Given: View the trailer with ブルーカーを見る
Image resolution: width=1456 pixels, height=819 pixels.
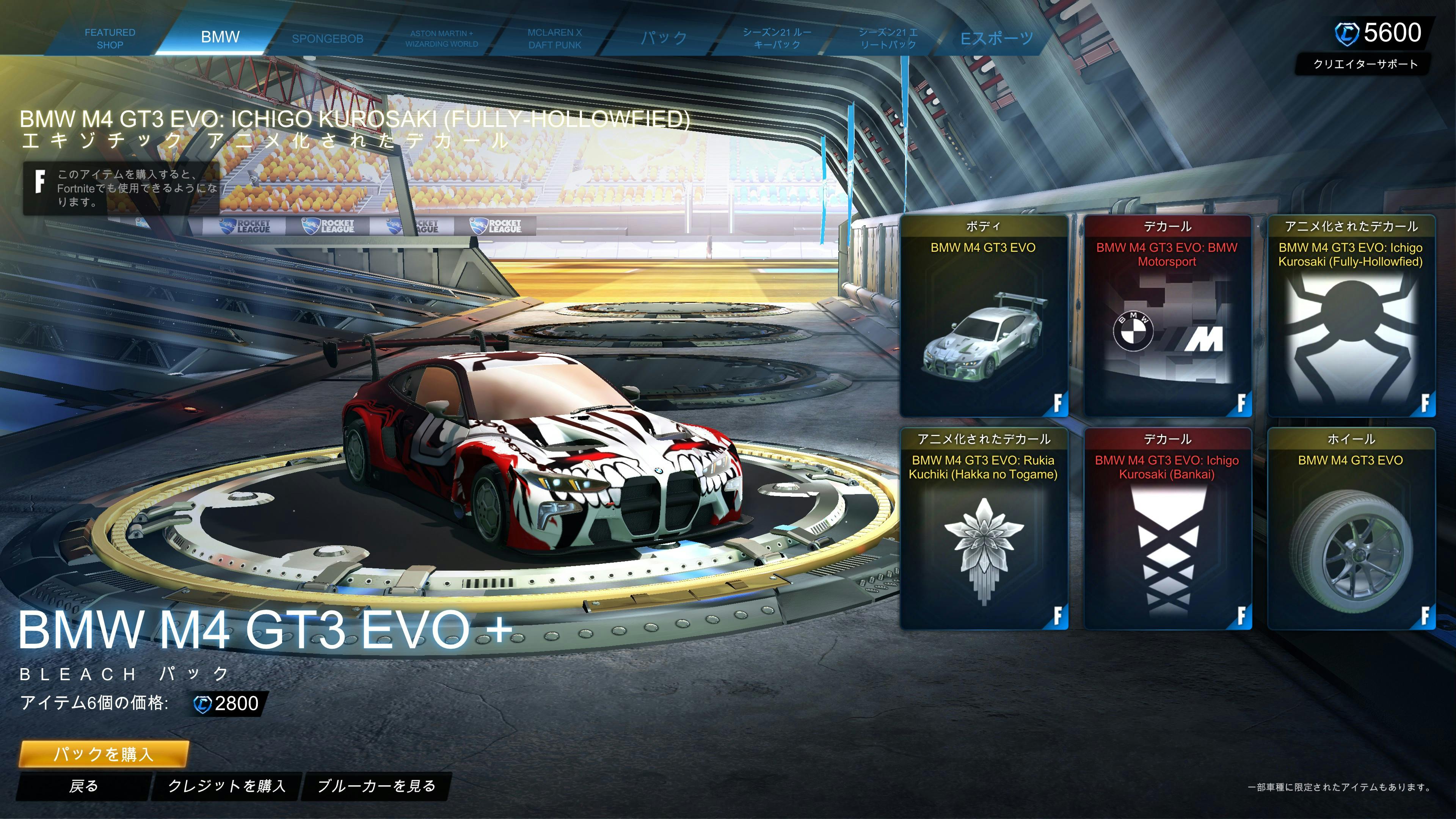Looking at the screenshot, I should coord(376,786).
